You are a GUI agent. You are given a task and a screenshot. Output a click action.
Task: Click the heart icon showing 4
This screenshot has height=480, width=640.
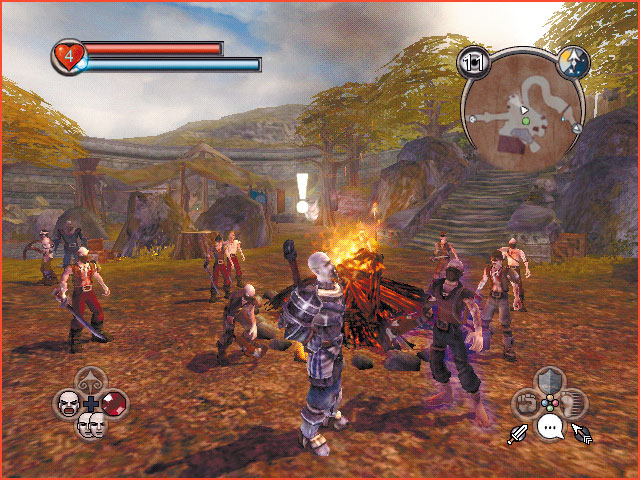pyautogui.click(x=68, y=56)
